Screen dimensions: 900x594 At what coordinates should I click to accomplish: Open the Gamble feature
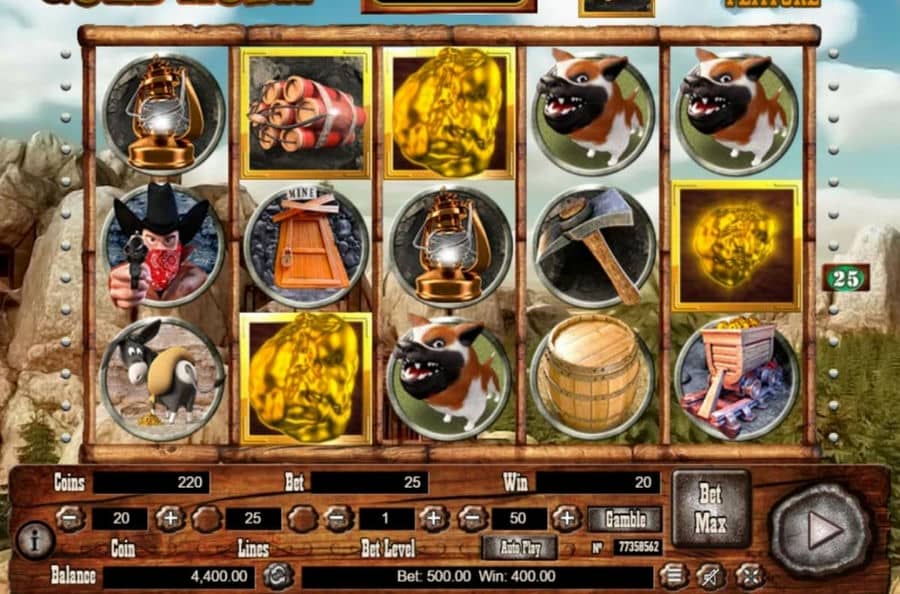pos(624,519)
